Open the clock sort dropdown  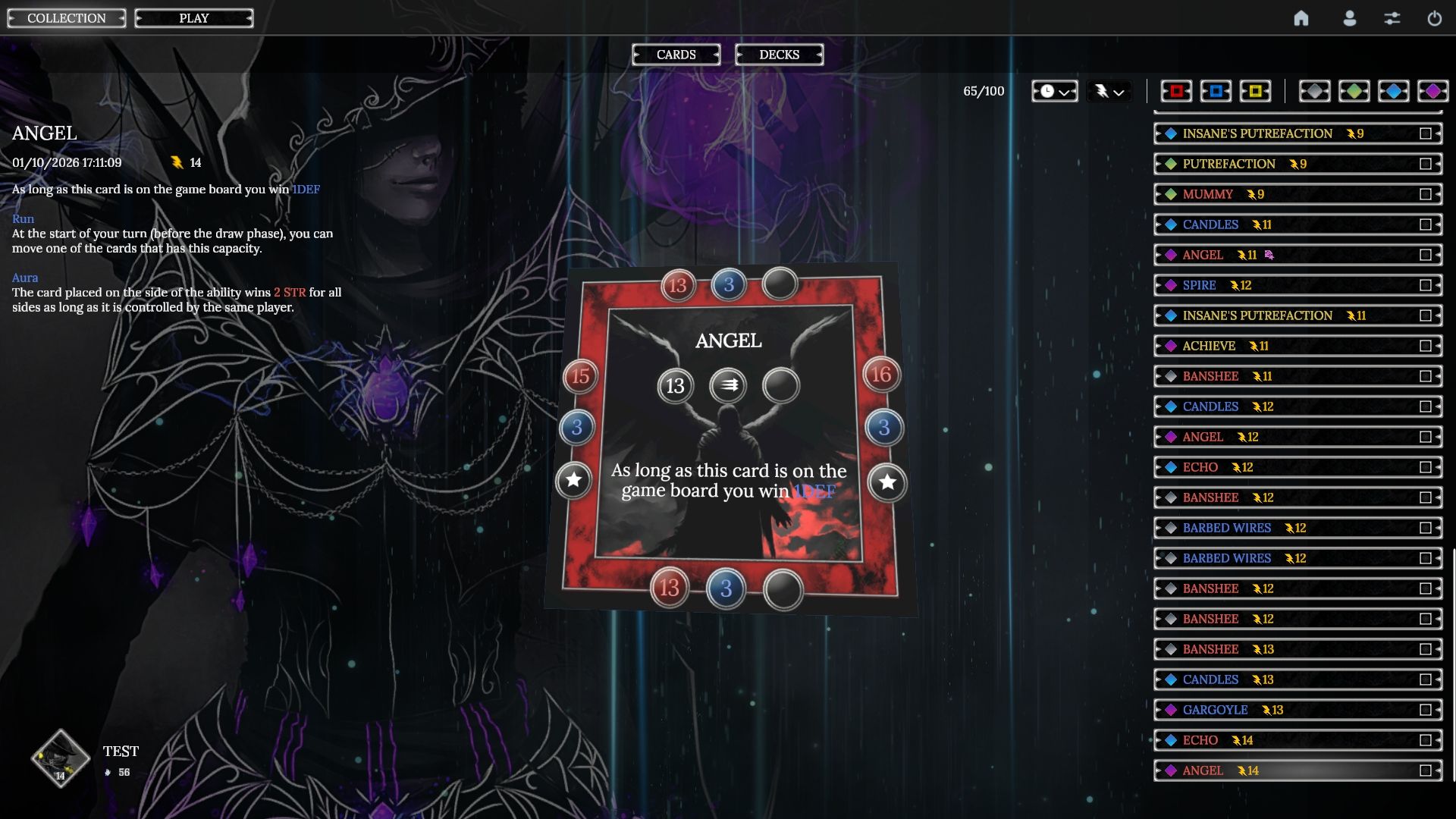[1054, 91]
